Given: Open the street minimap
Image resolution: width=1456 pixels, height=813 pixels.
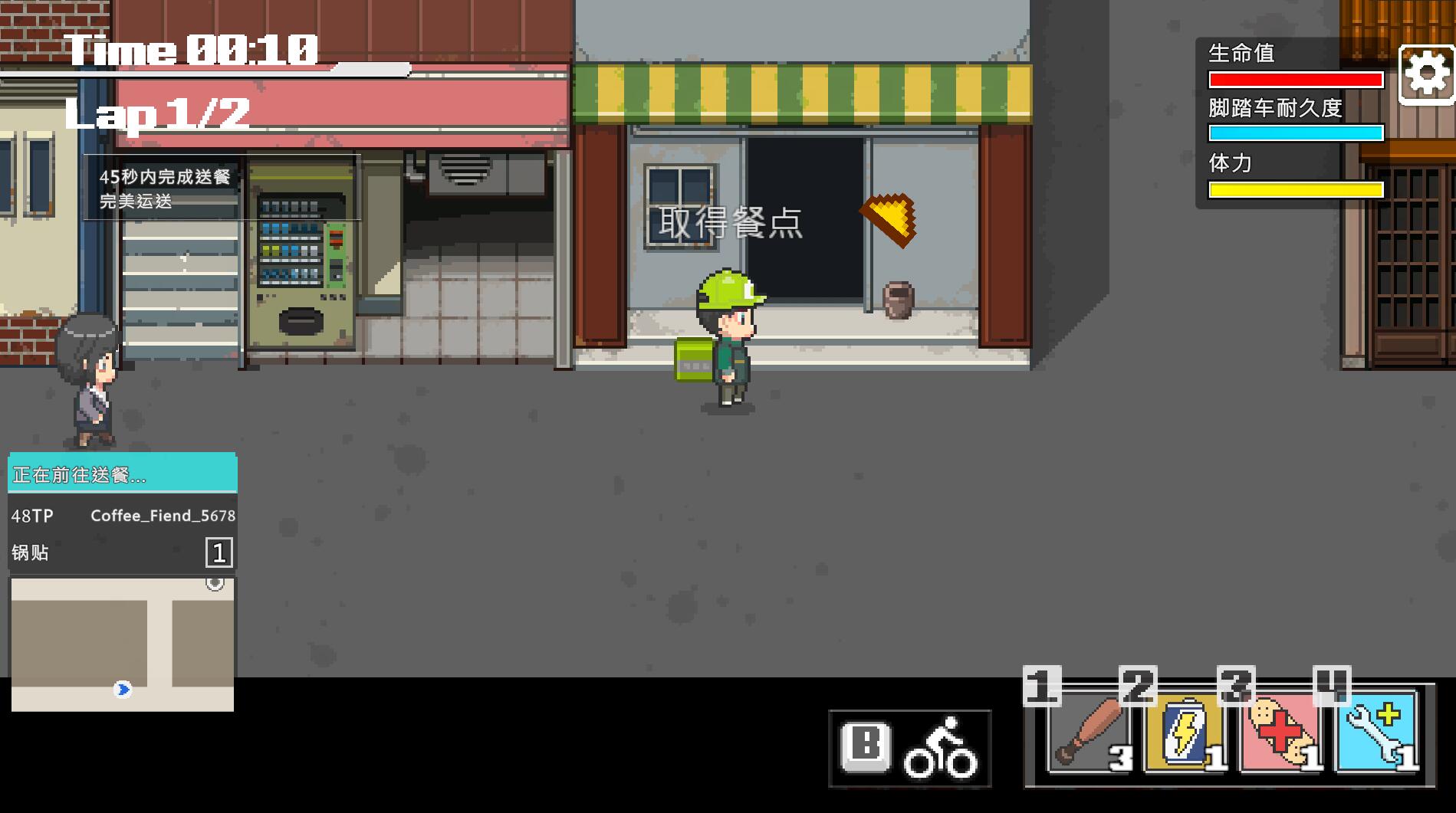Looking at the screenshot, I should coord(123,644).
